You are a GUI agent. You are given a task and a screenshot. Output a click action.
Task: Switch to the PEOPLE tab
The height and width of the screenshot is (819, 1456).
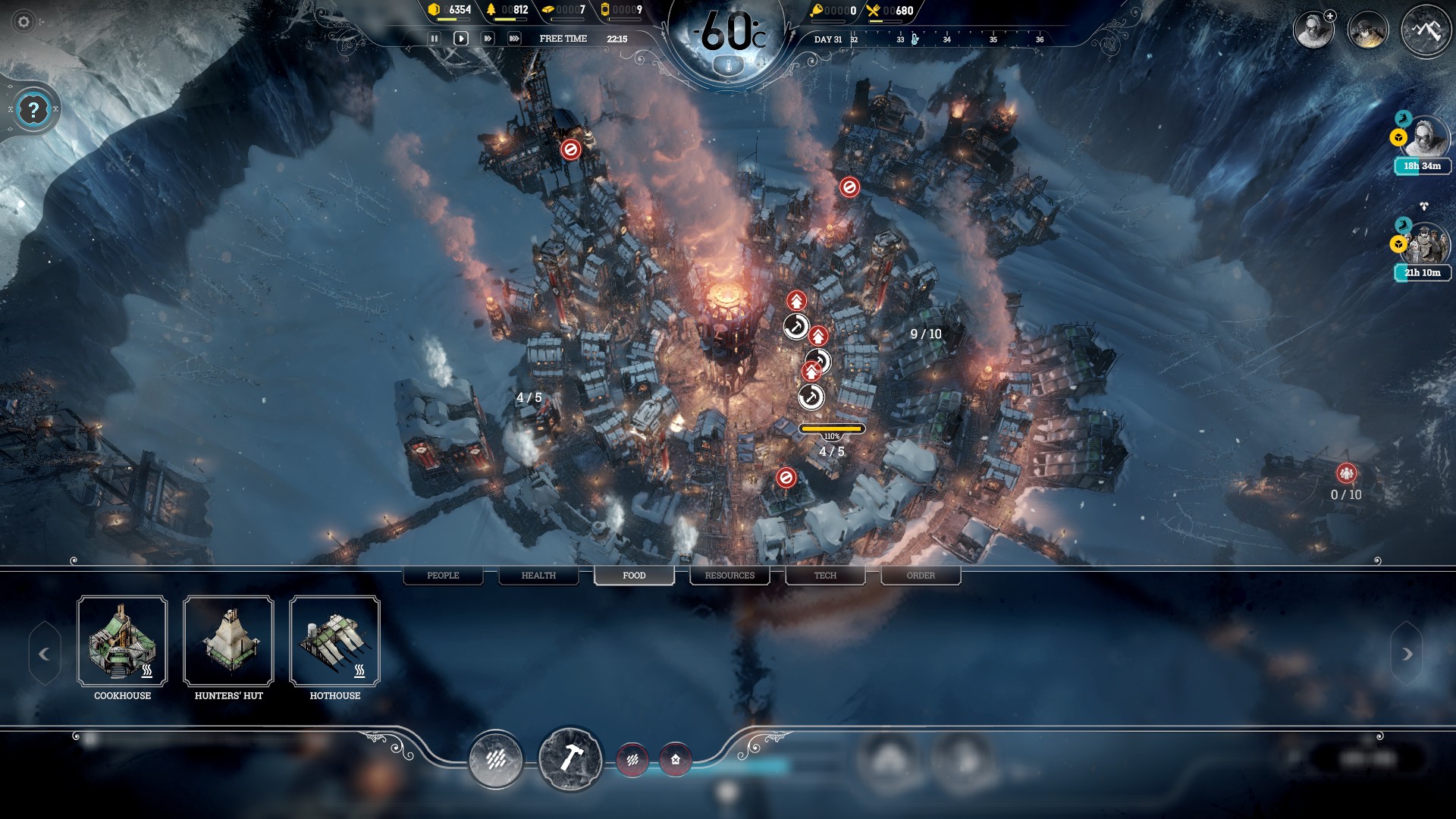pyautogui.click(x=443, y=576)
